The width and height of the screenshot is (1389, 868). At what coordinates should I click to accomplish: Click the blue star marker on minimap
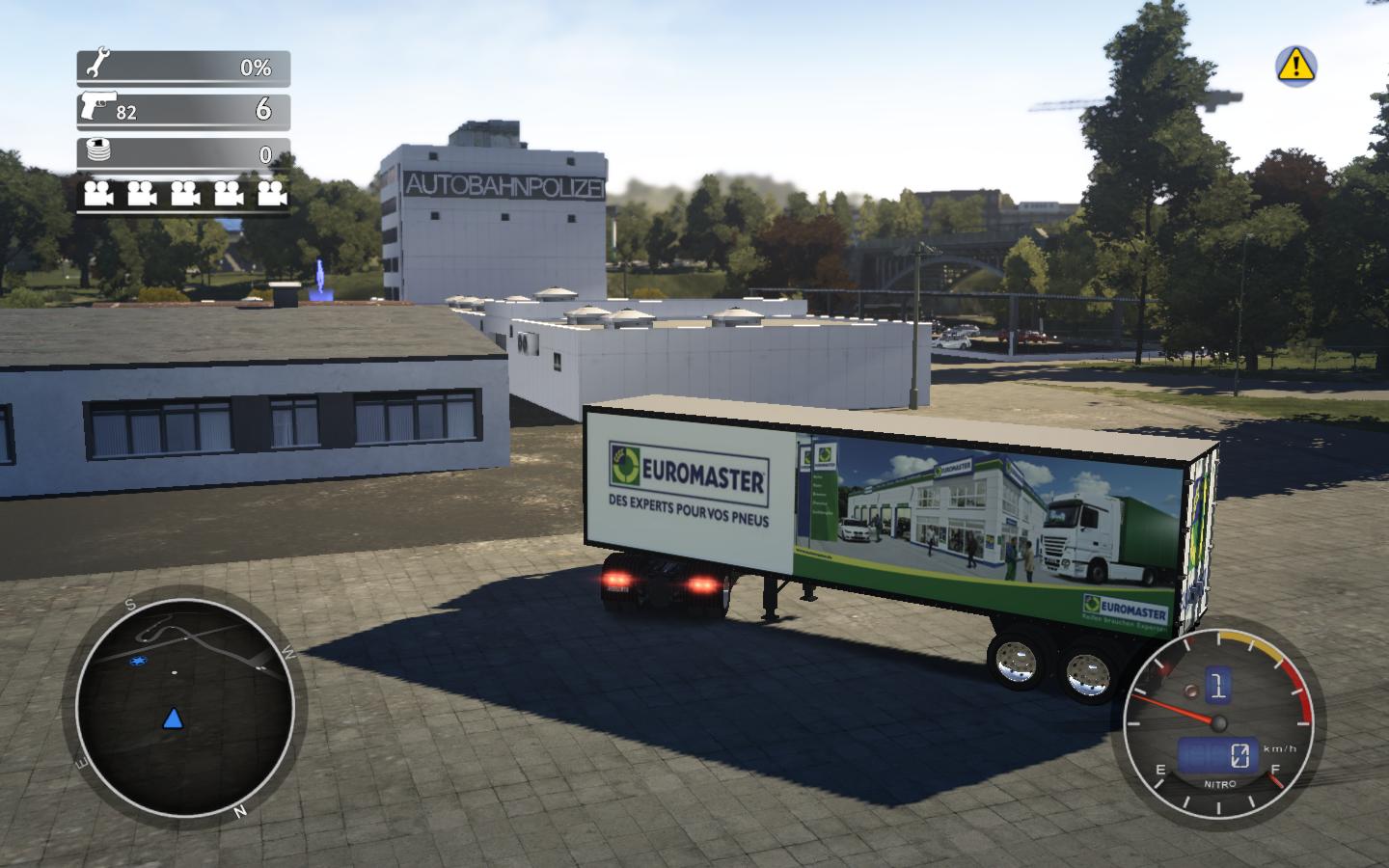pyautogui.click(x=140, y=662)
